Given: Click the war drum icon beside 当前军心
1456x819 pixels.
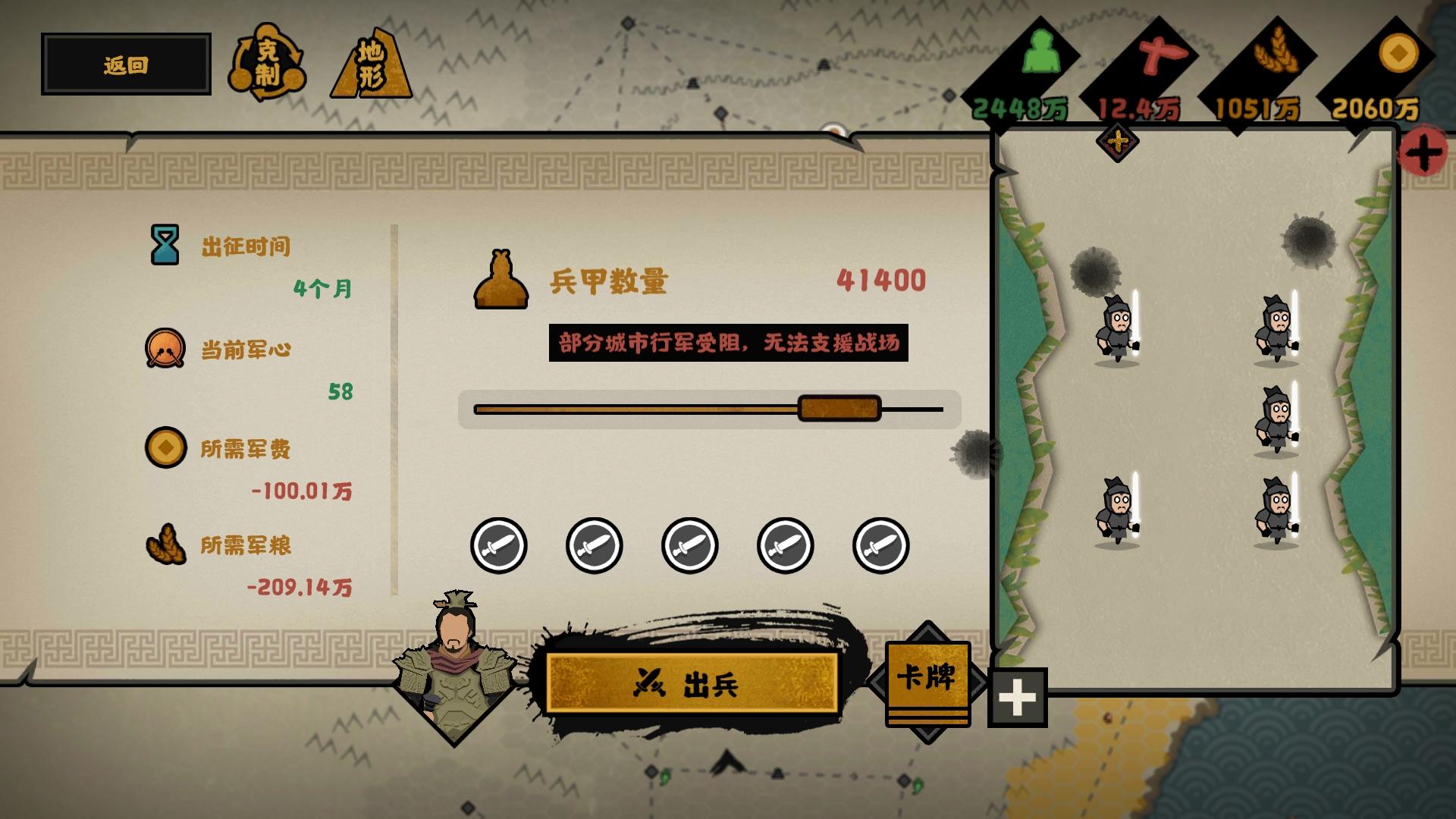Looking at the screenshot, I should [x=166, y=350].
